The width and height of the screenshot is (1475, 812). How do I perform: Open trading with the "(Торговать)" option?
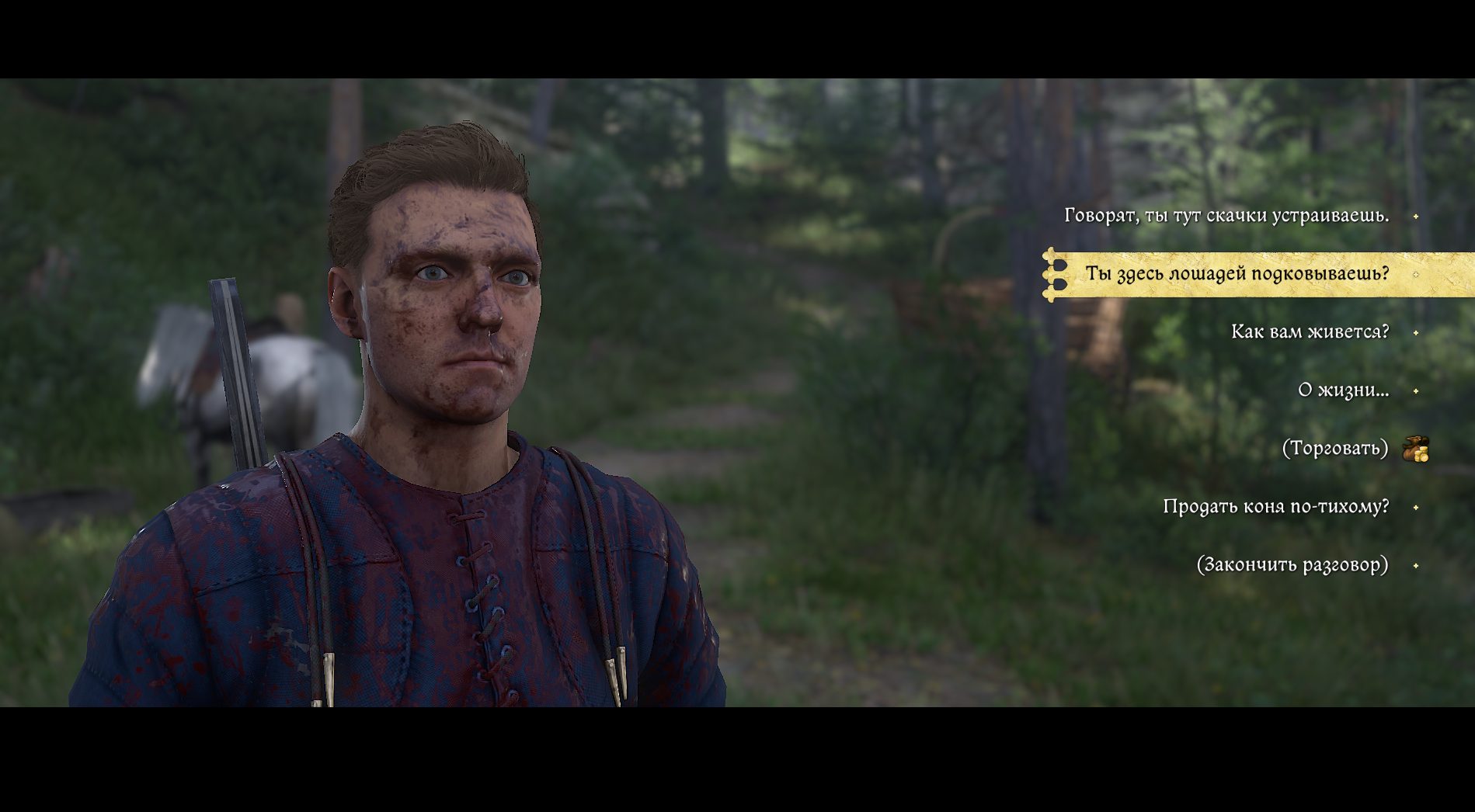tap(1334, 449)
